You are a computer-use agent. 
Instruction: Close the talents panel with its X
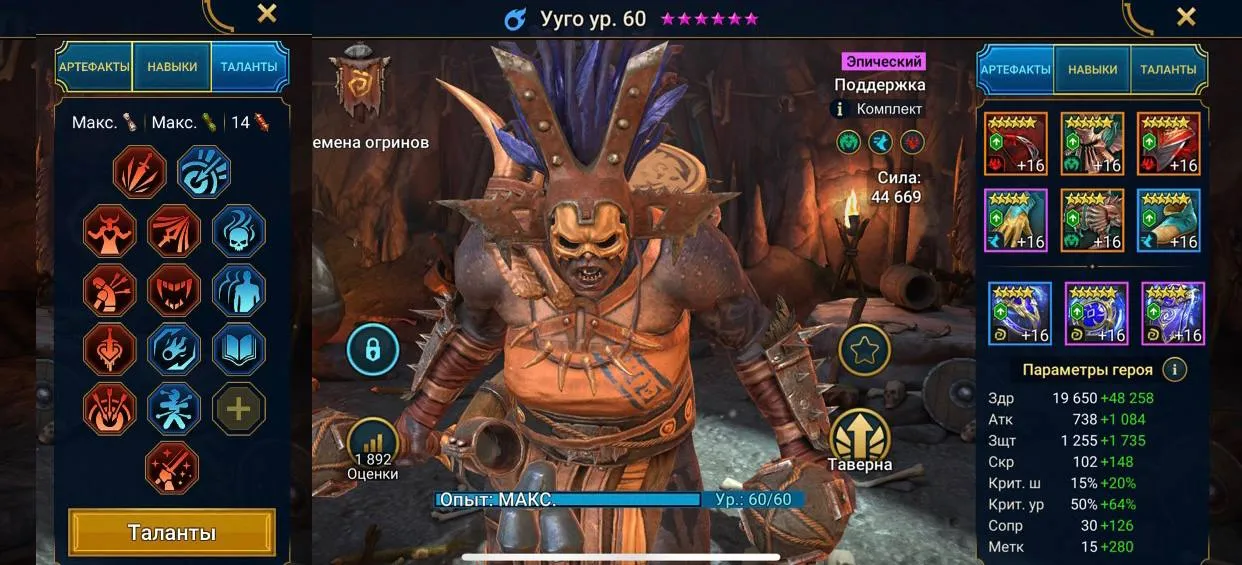tap(267, 14)
